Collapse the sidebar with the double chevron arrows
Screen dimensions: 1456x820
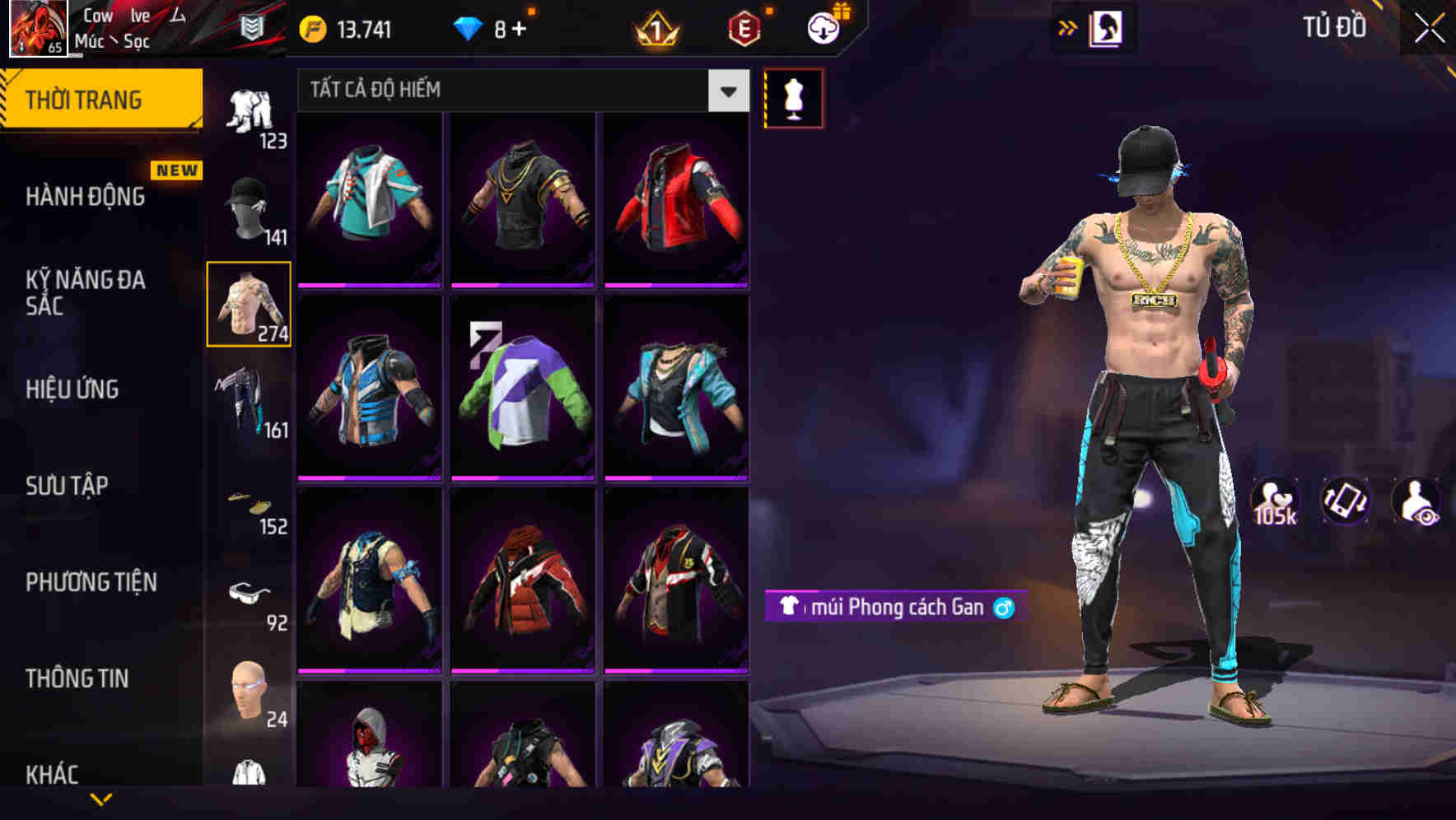tap(1068, 27)
